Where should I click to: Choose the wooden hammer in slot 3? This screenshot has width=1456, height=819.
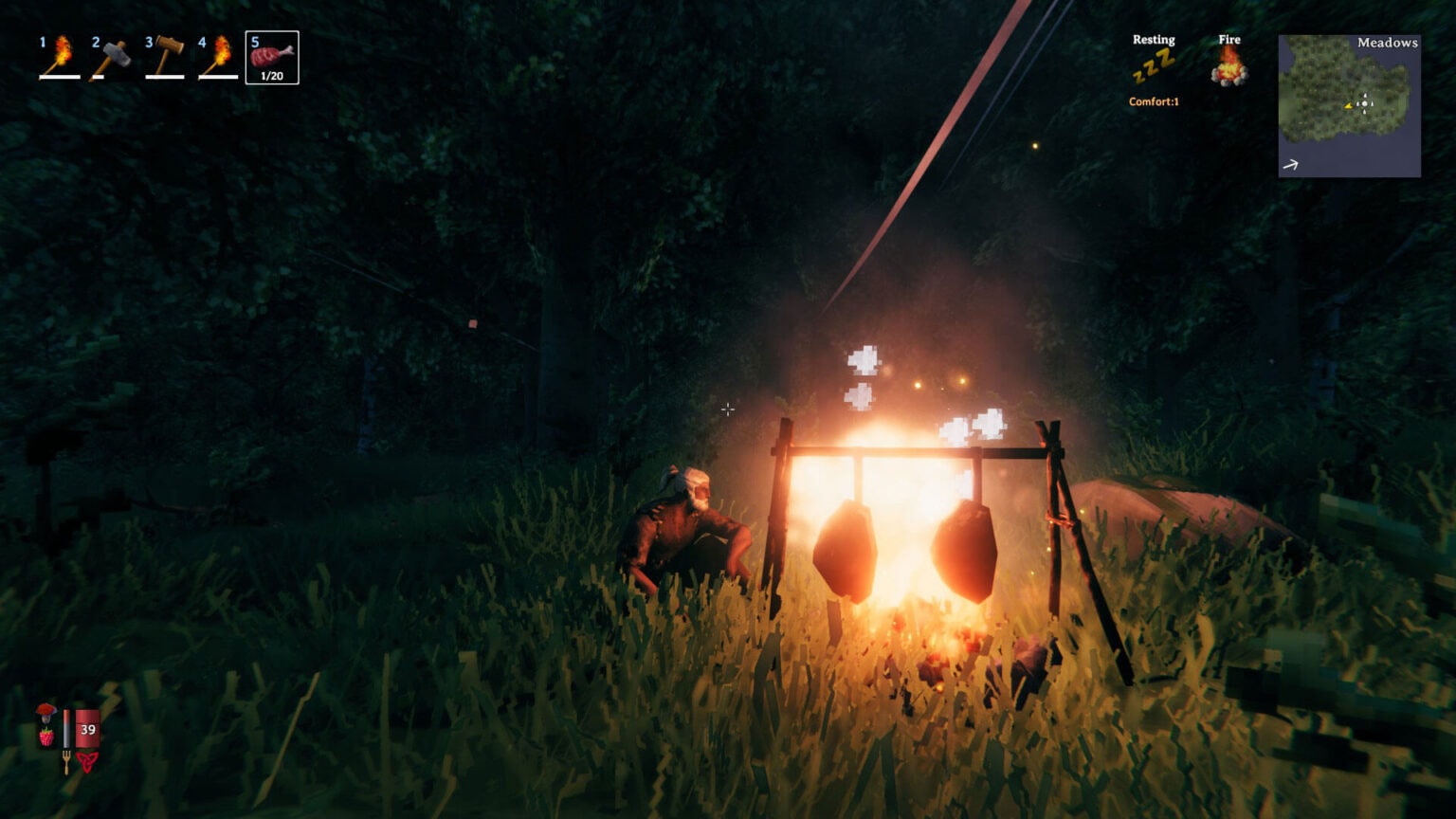click(x=165, y=57)
